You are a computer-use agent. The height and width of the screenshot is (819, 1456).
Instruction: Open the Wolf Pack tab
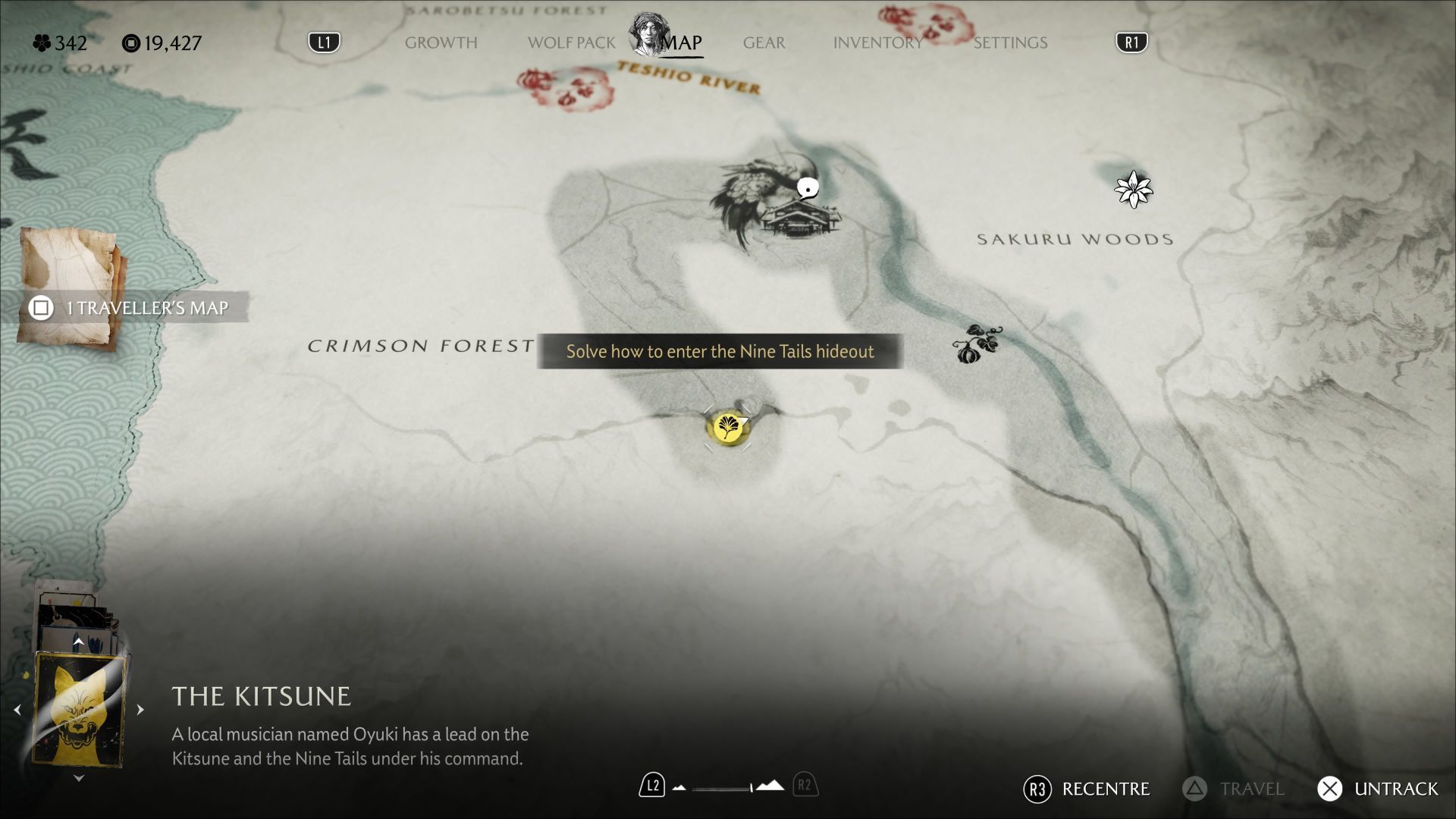pos(571,42)
